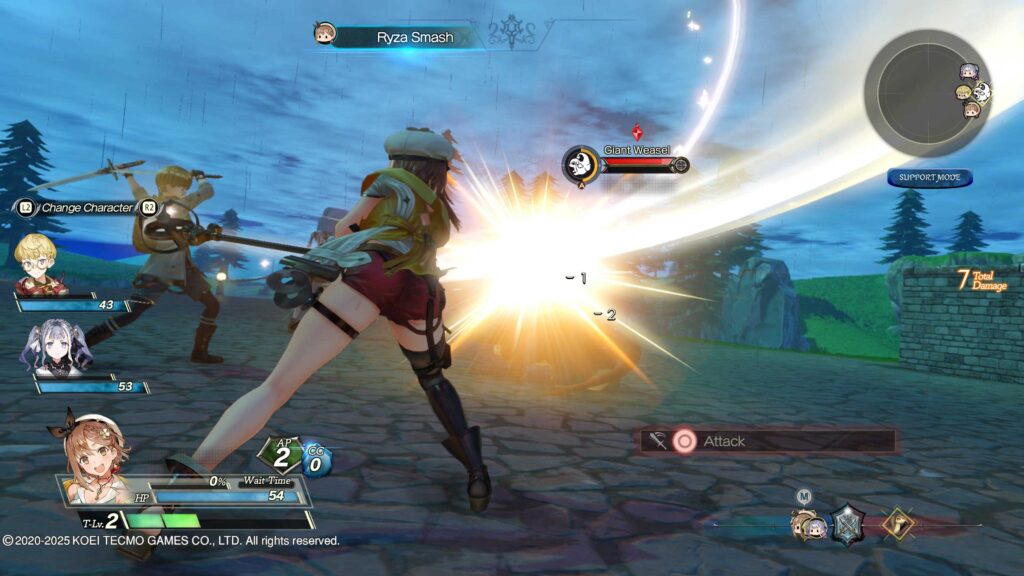The width and height of the screenshot is (1024, 576).
Task: Toggle the Support Mode button
Action: click(x=929, y=178)
